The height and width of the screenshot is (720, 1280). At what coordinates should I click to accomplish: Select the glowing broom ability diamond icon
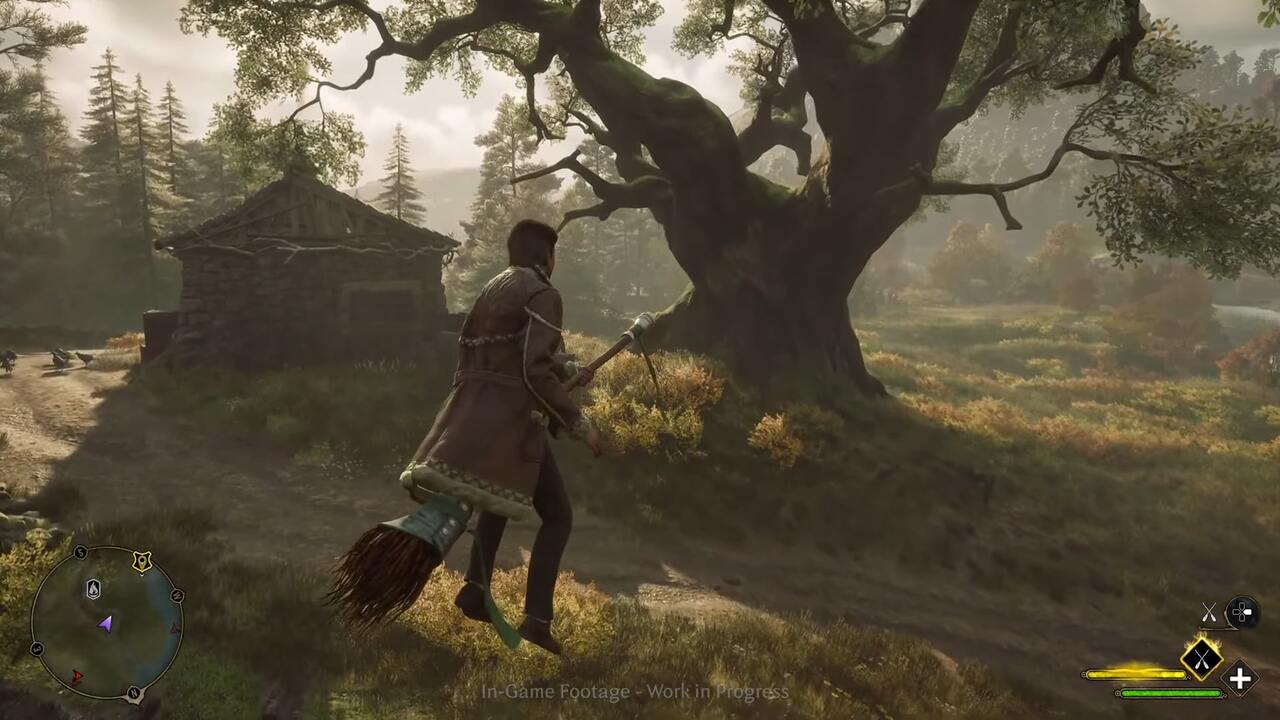(1202, 660)
